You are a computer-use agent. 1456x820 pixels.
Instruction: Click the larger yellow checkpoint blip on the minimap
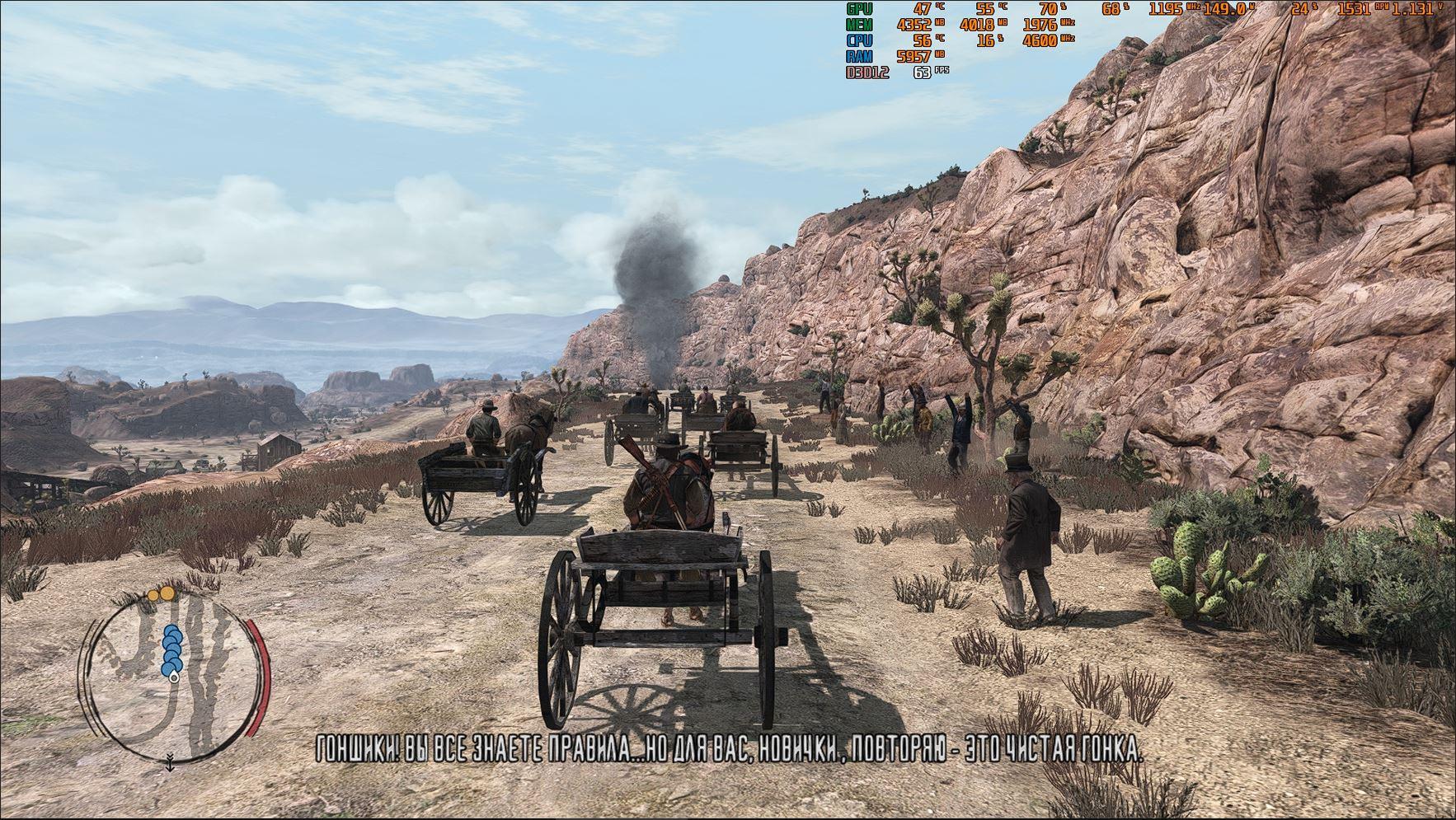pyautogui.click(x=166, y=593)
